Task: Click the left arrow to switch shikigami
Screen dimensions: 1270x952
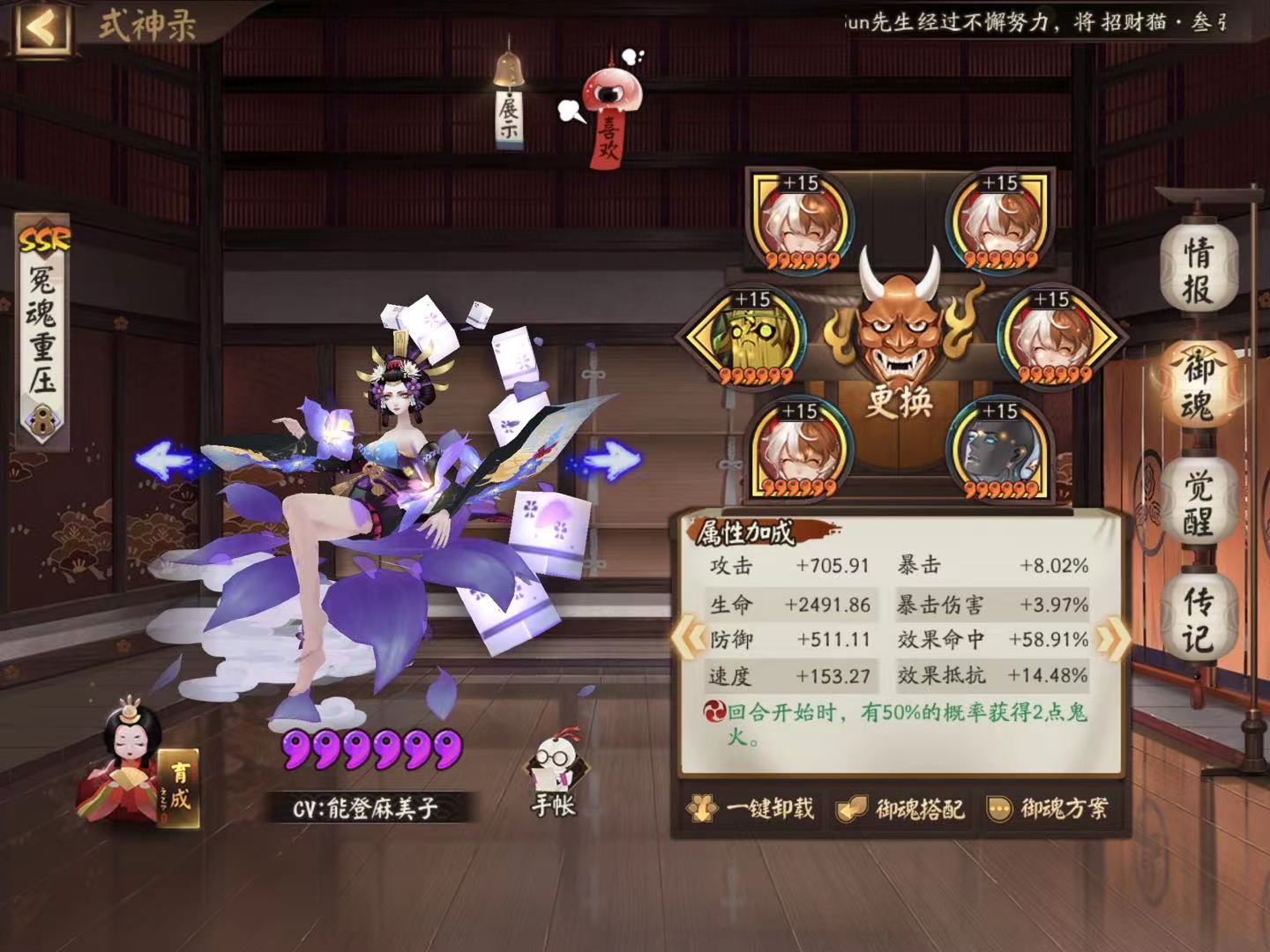Action: click(165, 459)
